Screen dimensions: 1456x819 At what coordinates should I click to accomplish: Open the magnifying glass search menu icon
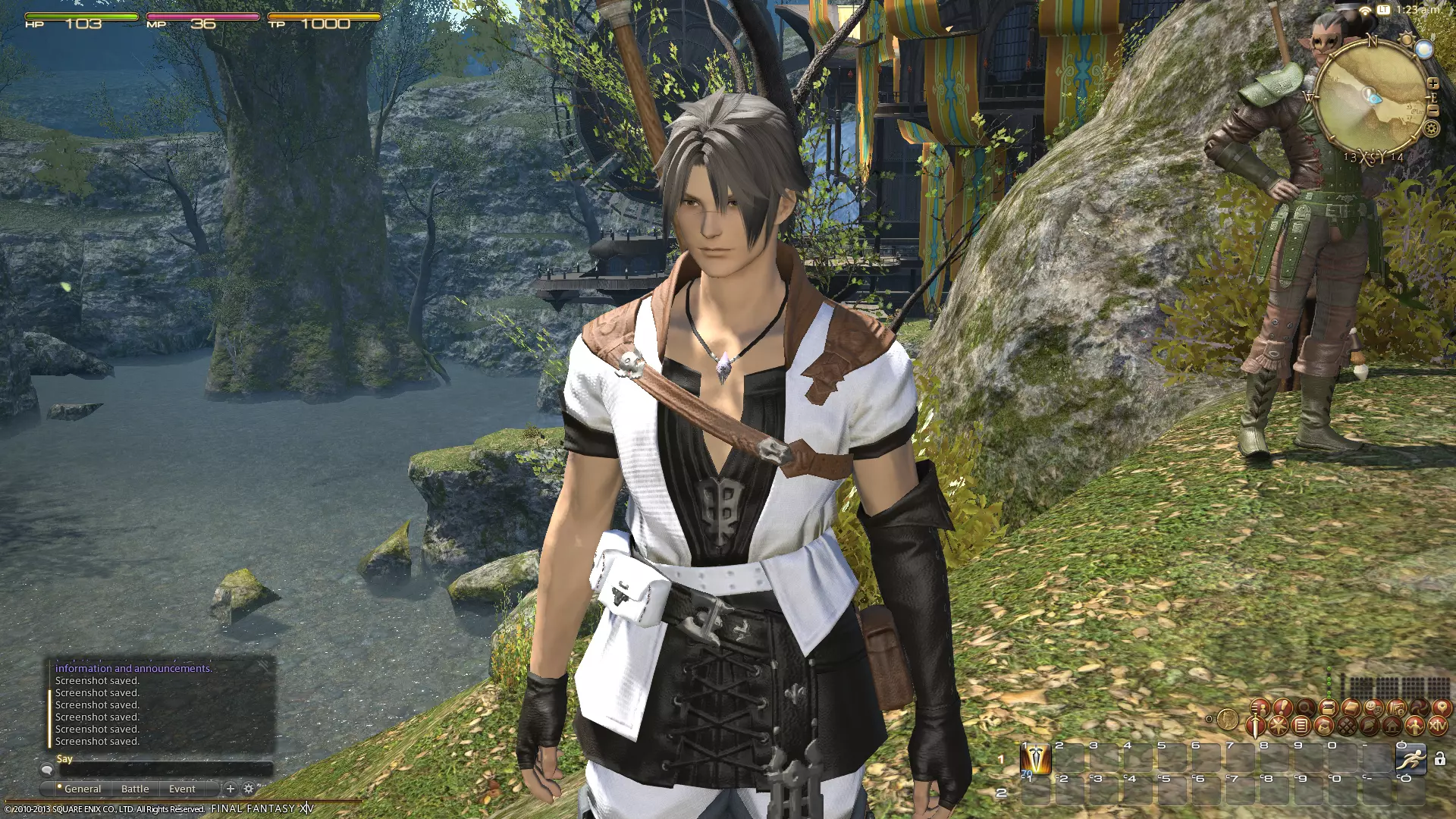tap(1305, 708)
